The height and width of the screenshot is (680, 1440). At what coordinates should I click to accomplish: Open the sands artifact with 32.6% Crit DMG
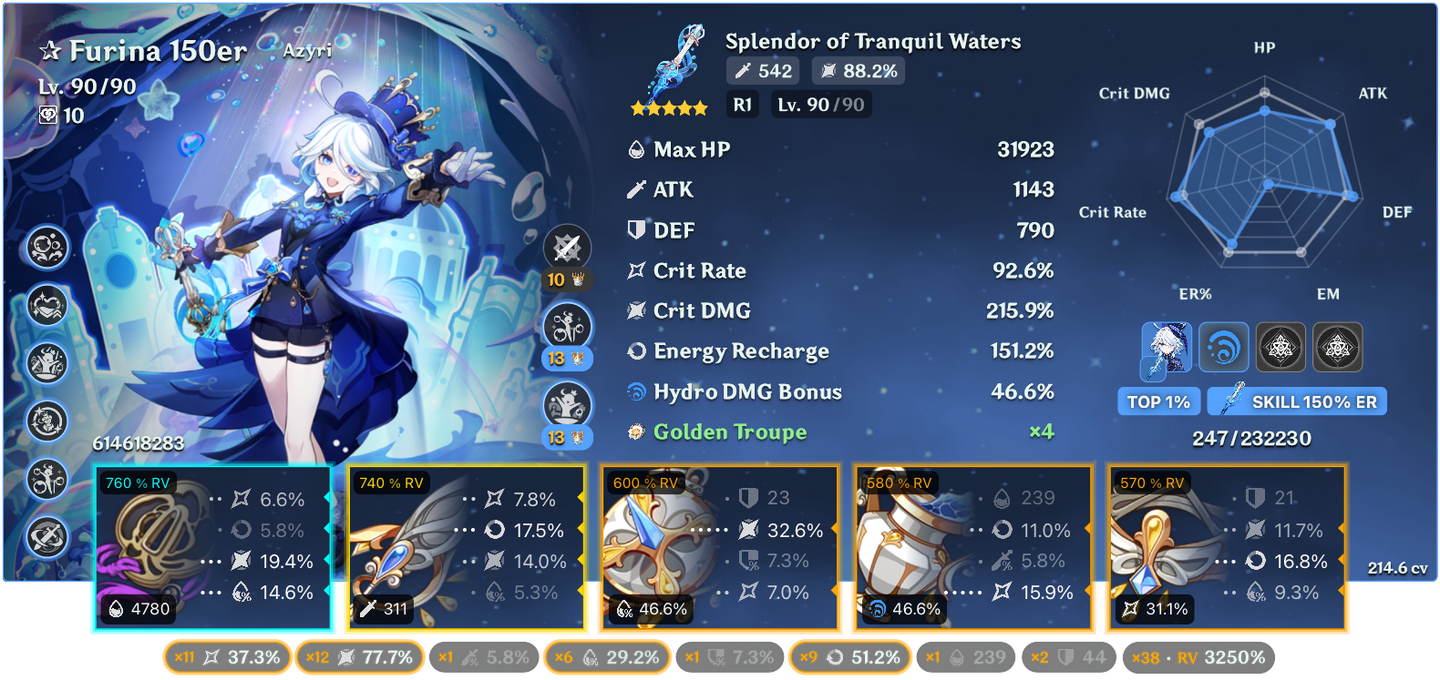point(718,548)
